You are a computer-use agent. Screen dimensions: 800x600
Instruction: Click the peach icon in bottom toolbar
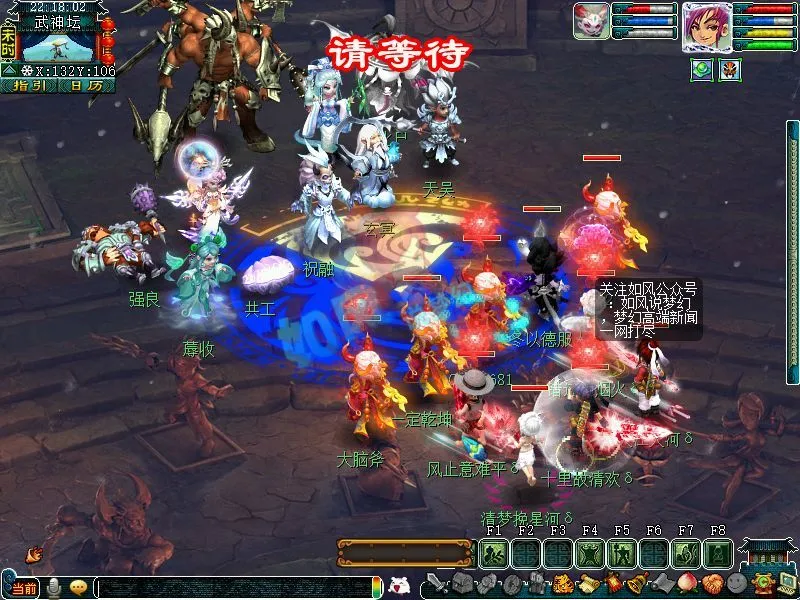pyautogui.click(x=686, y=583)
